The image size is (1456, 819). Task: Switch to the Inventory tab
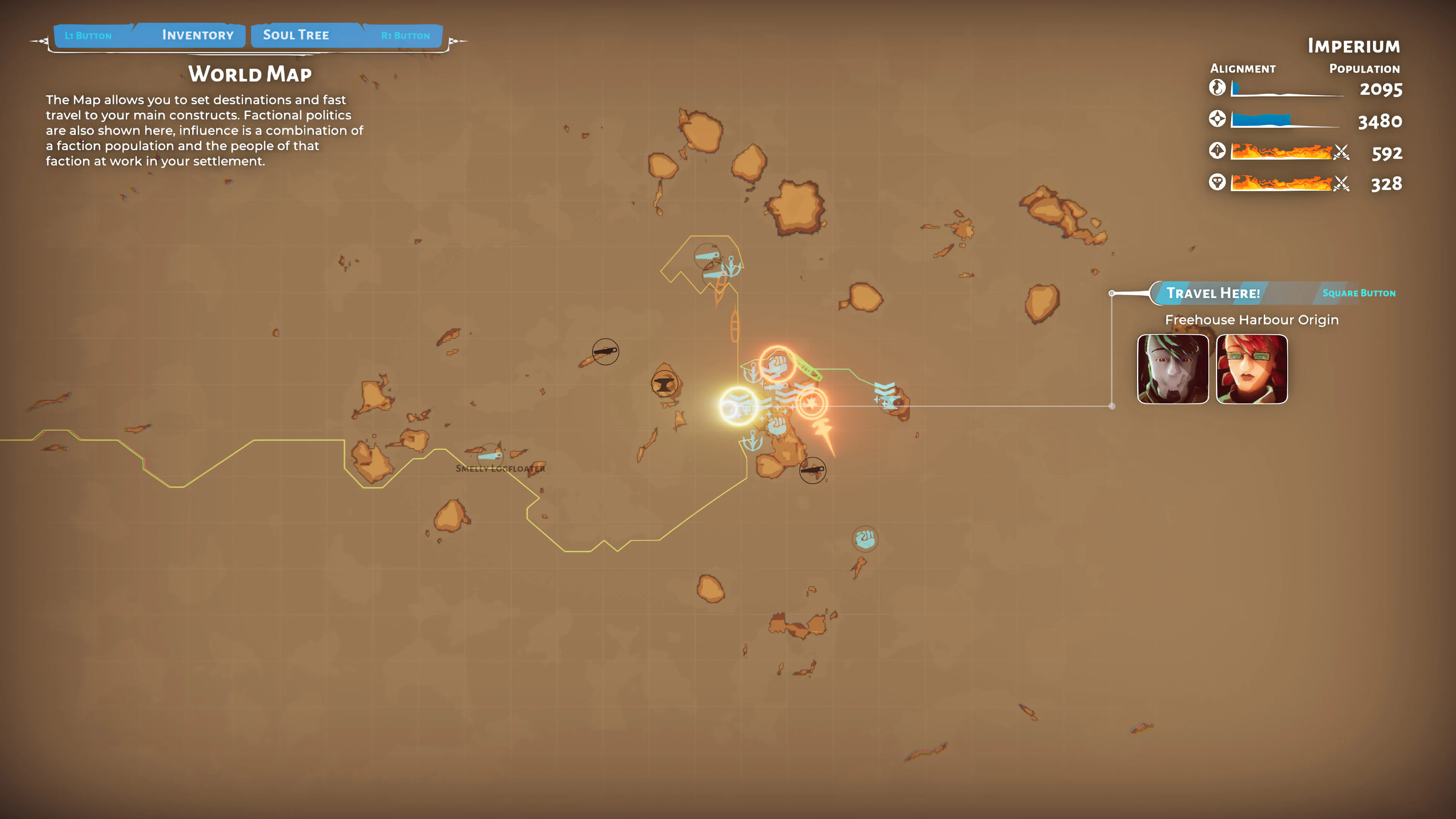coord(198,35)
